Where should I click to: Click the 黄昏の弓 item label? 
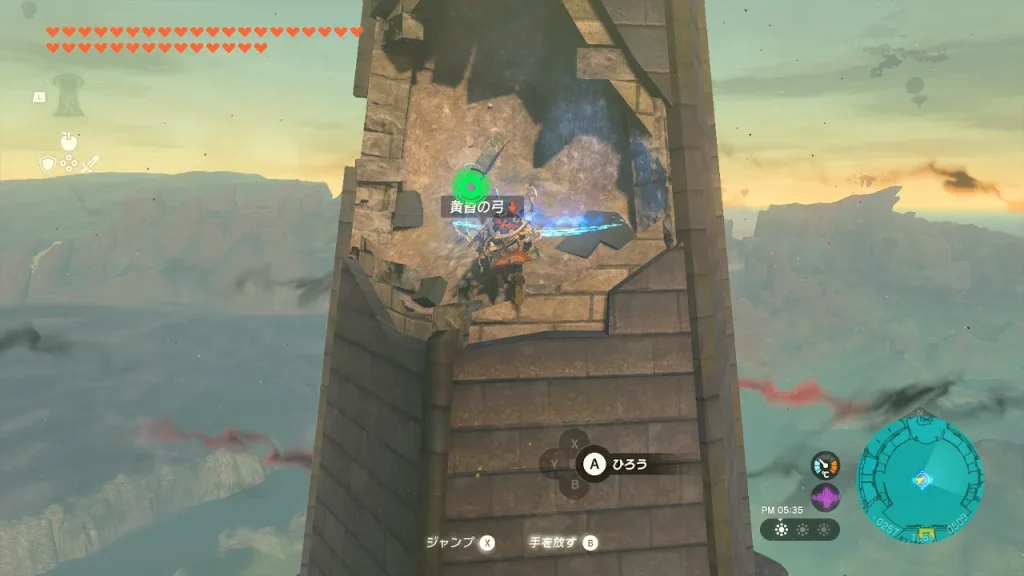[482, 207]
